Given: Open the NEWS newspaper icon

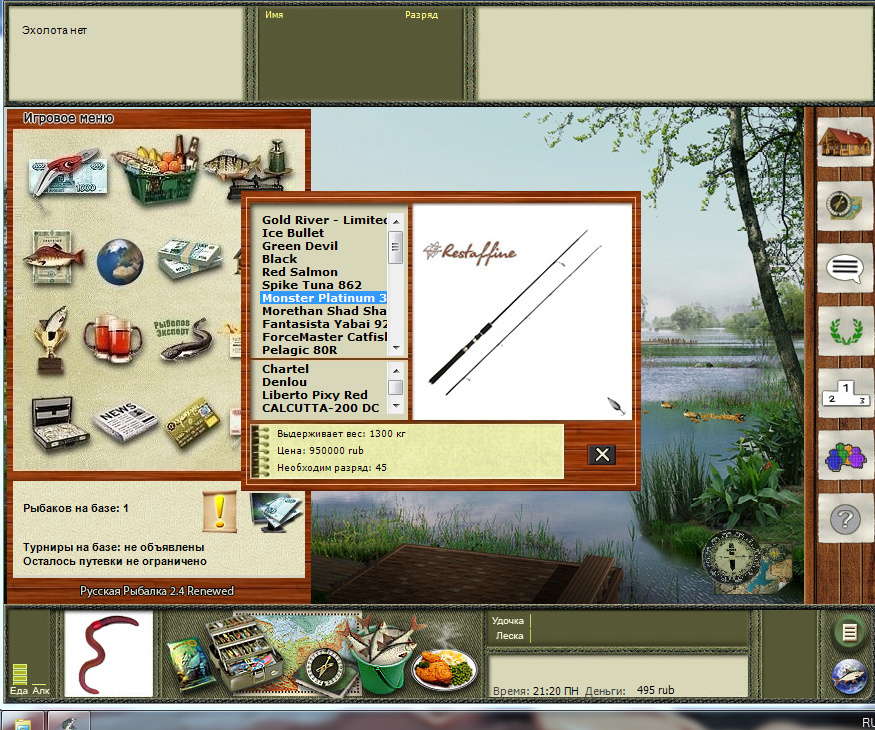Looking at the screenshot, I should (x=125, y=421).
